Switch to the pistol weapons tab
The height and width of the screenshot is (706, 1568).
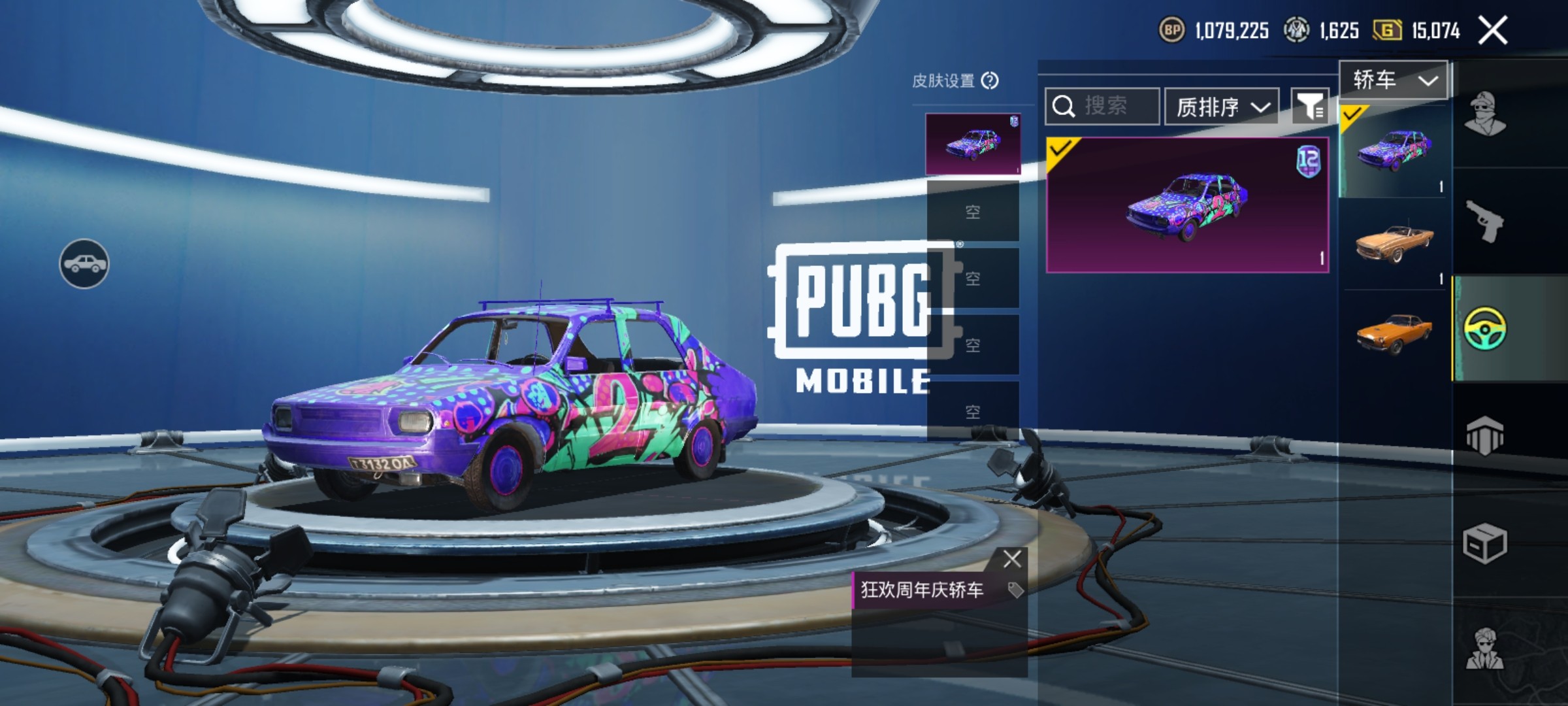click(x=1485, y=221)
